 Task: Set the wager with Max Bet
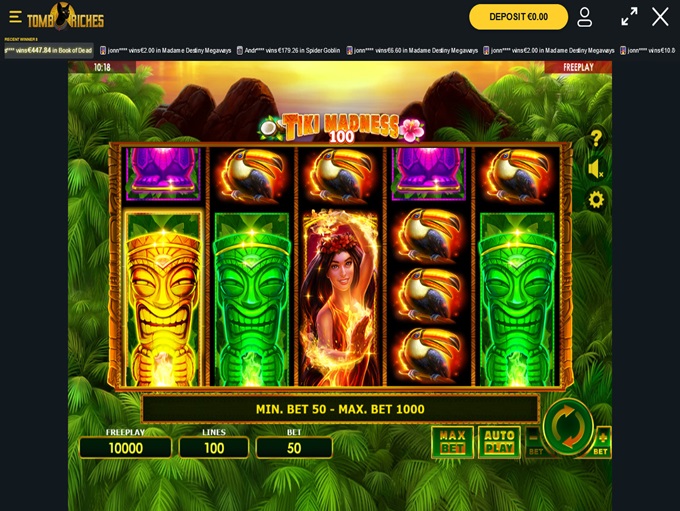tap(452, 441)
